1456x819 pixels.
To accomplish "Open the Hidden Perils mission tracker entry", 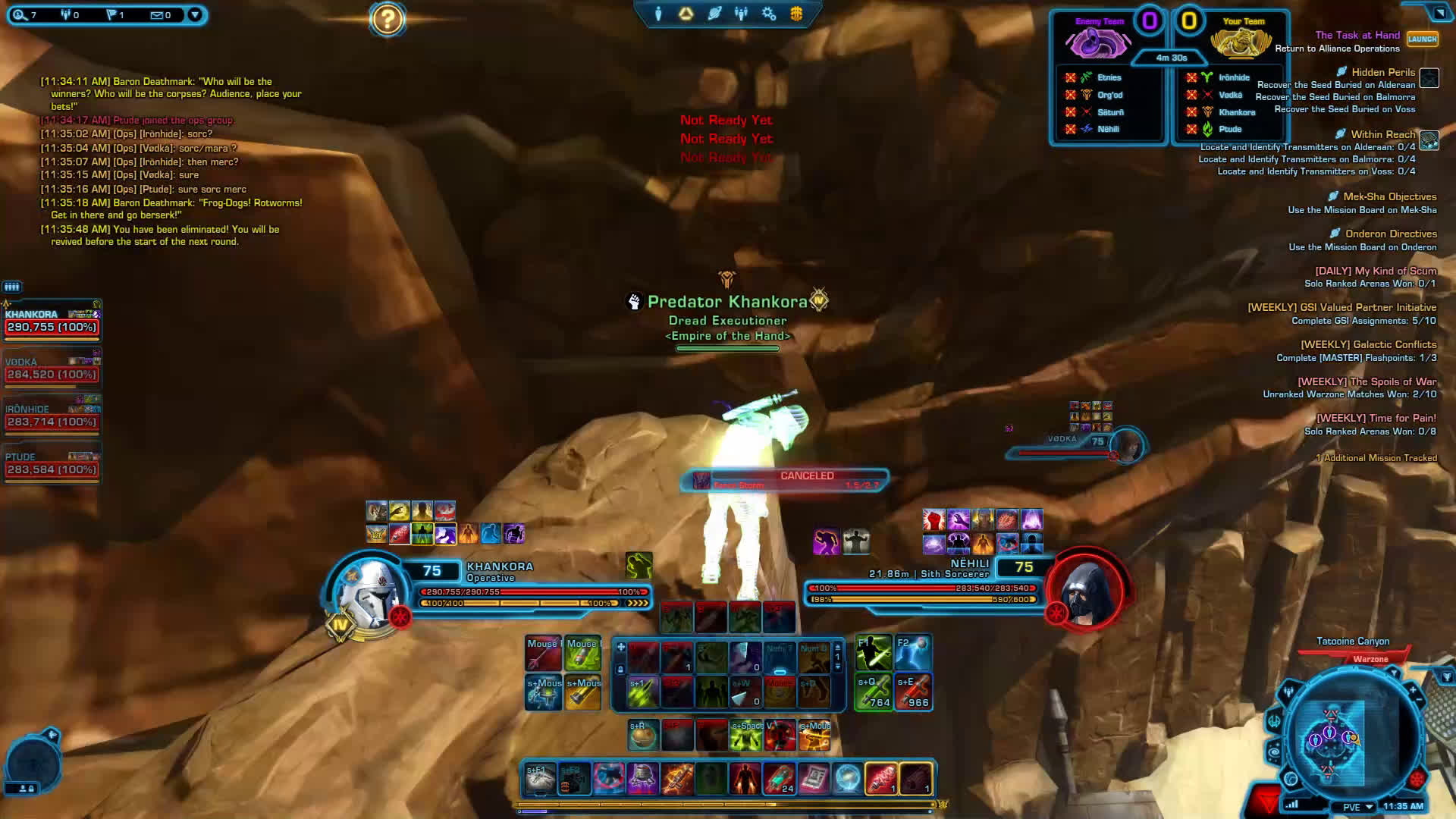I will (1382, 72).
